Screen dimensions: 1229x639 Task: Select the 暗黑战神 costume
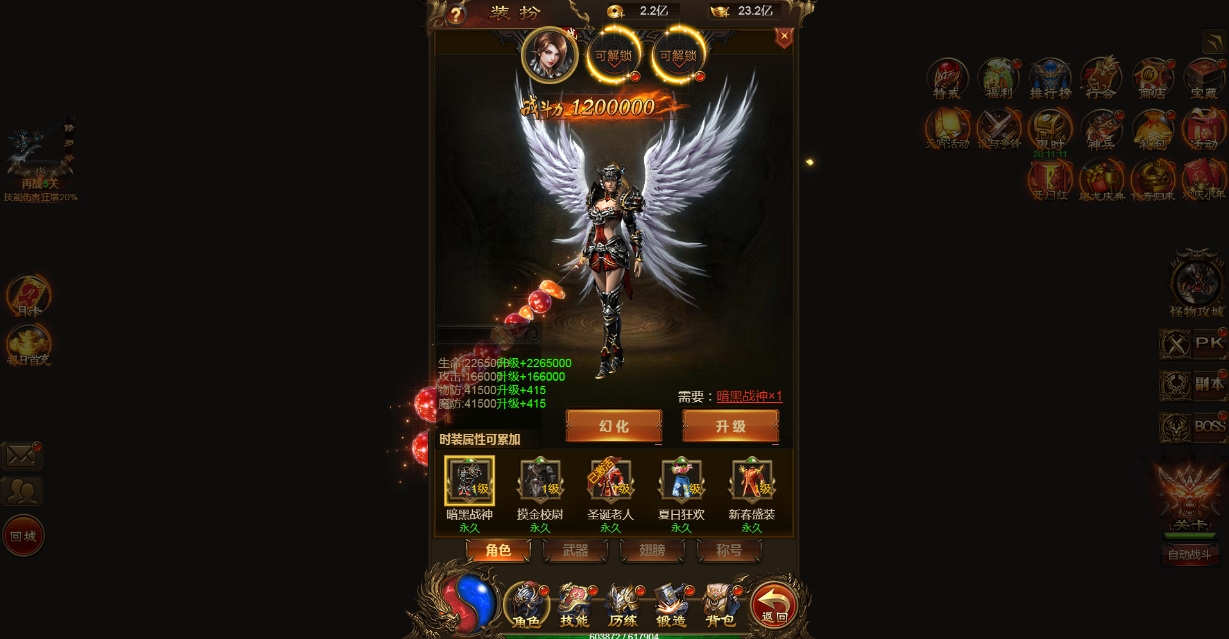(469, 482)
